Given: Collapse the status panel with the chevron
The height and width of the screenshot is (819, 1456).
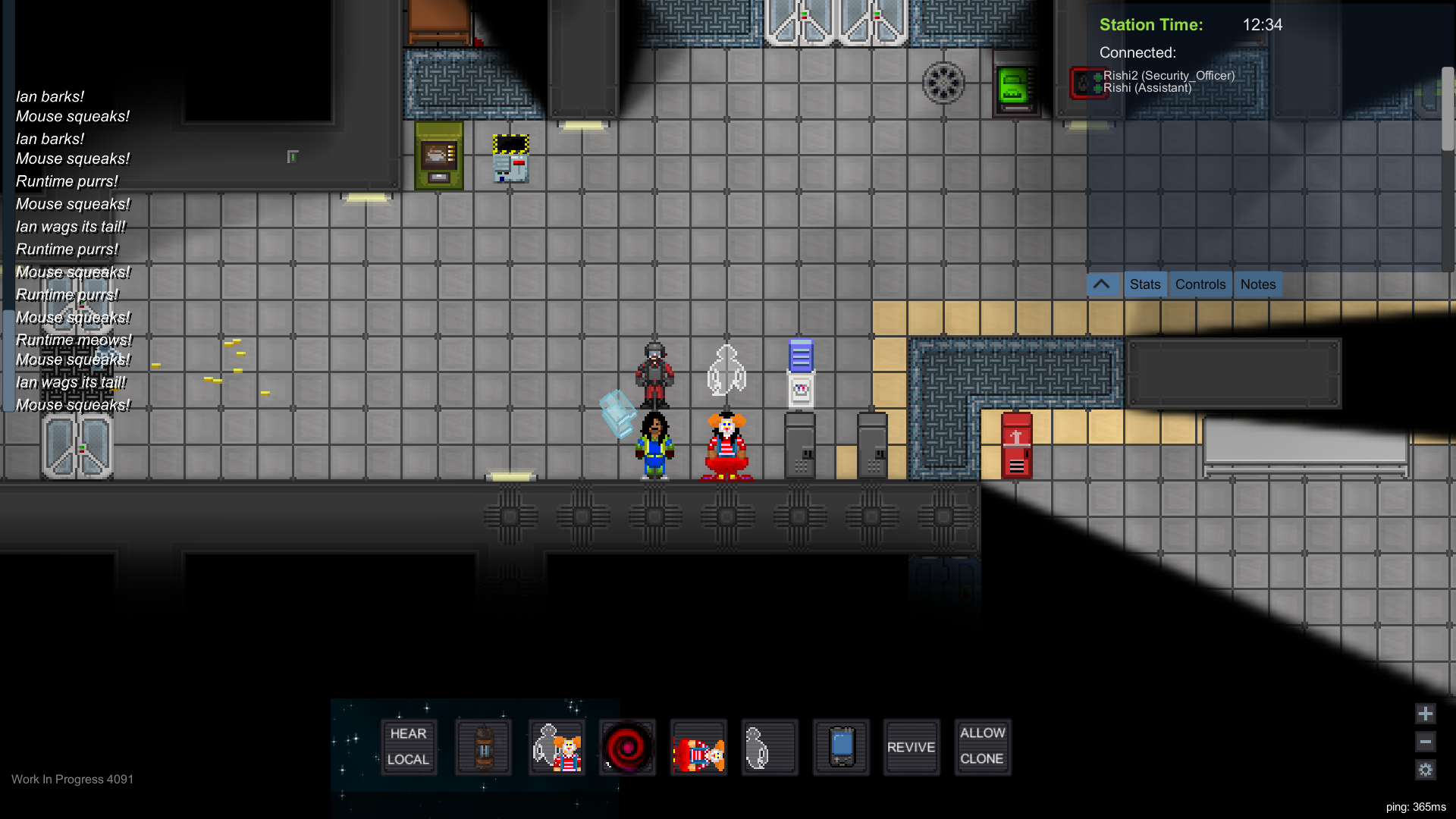Looking at the screenshot, I should click(x=1102, y=284).
